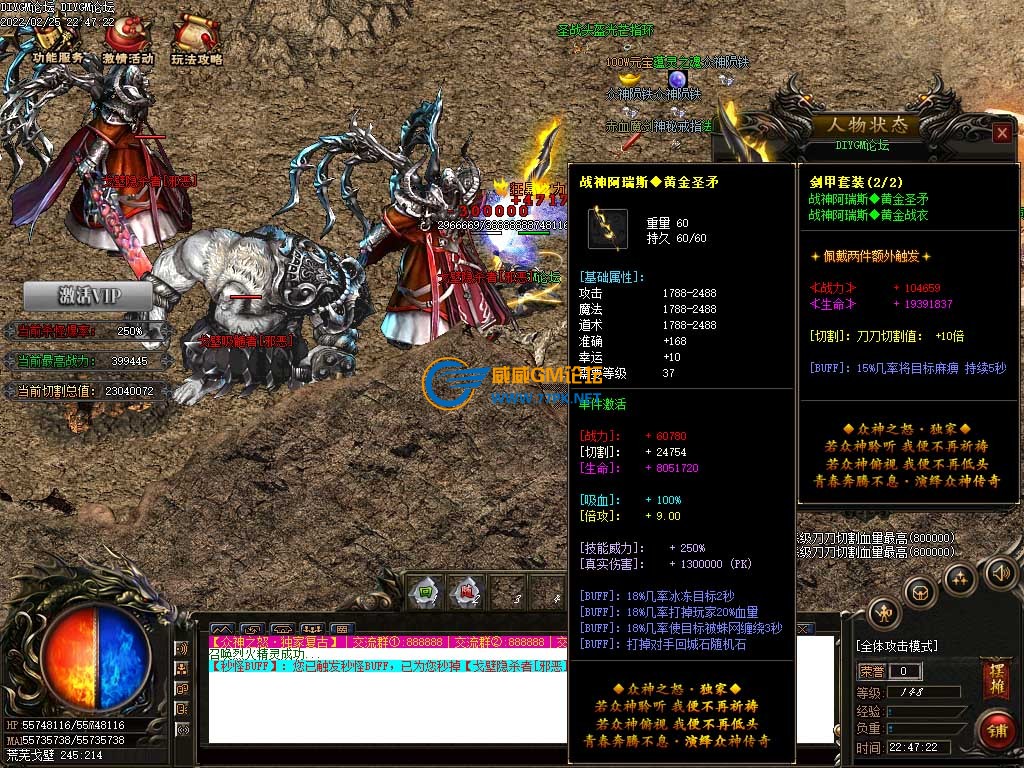Viewport: 1024px width, 768px height.
Task: Click the 激活VIP button
Action: pos(88,296)
